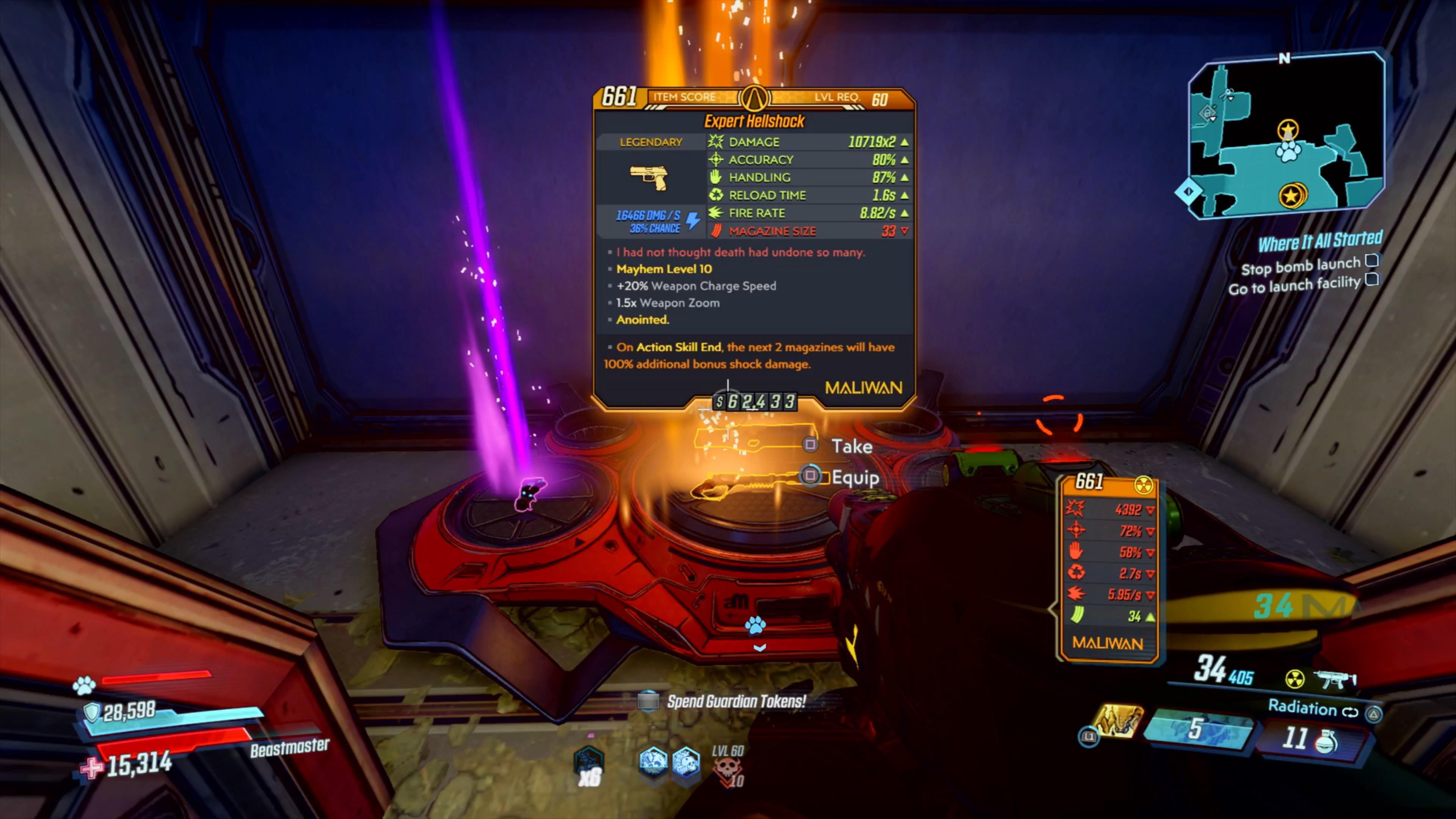Select the accuracy crosshair icon
Image resolution: width=1456 pixels, height=819 pixels.
[715, 159]
